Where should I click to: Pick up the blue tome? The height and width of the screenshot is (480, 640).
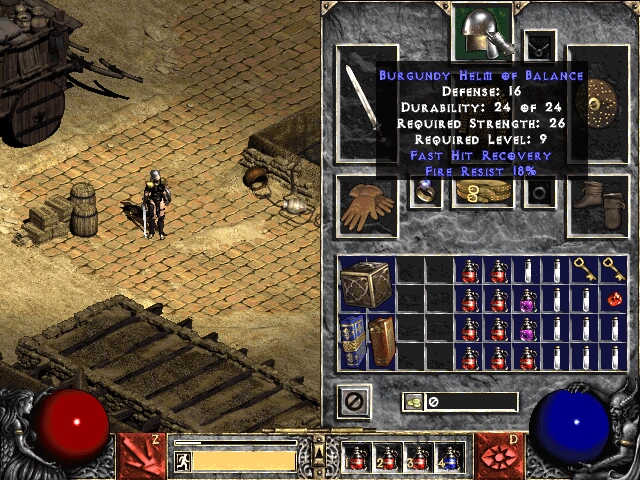(x=353, y=341)
